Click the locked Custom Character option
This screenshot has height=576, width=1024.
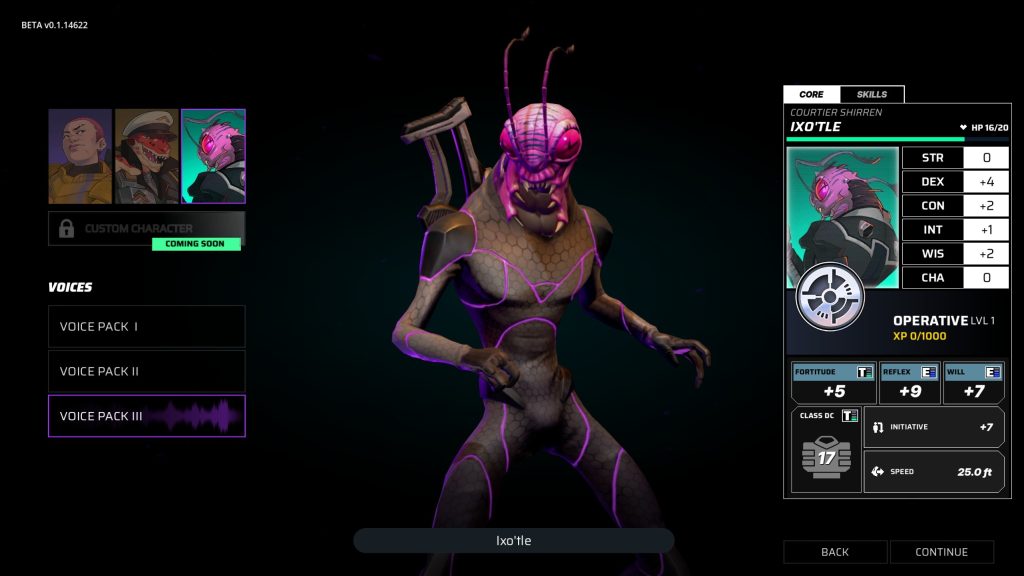coord(146,228)
